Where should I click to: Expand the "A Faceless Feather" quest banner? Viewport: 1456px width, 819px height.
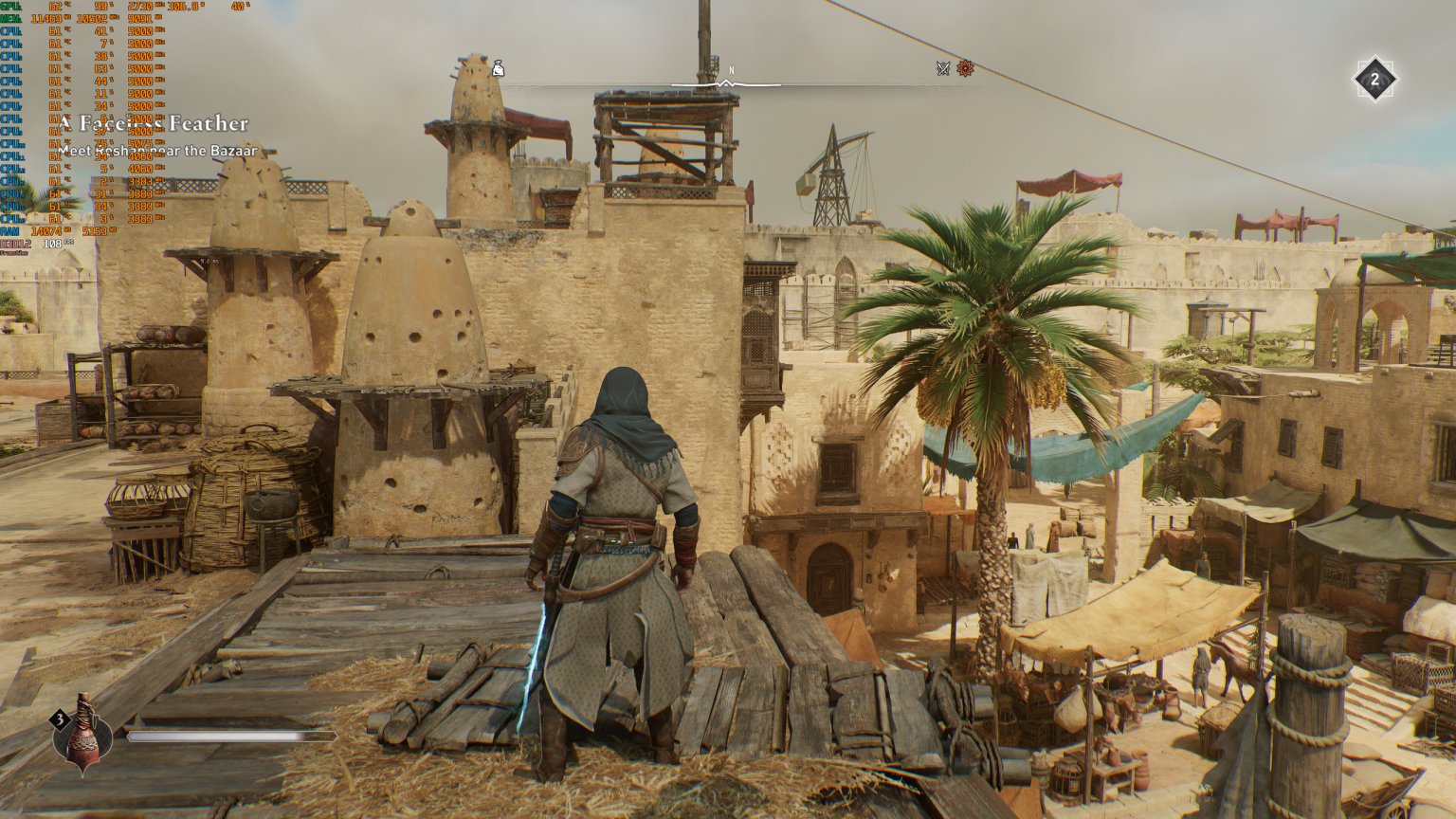[155, 124]
